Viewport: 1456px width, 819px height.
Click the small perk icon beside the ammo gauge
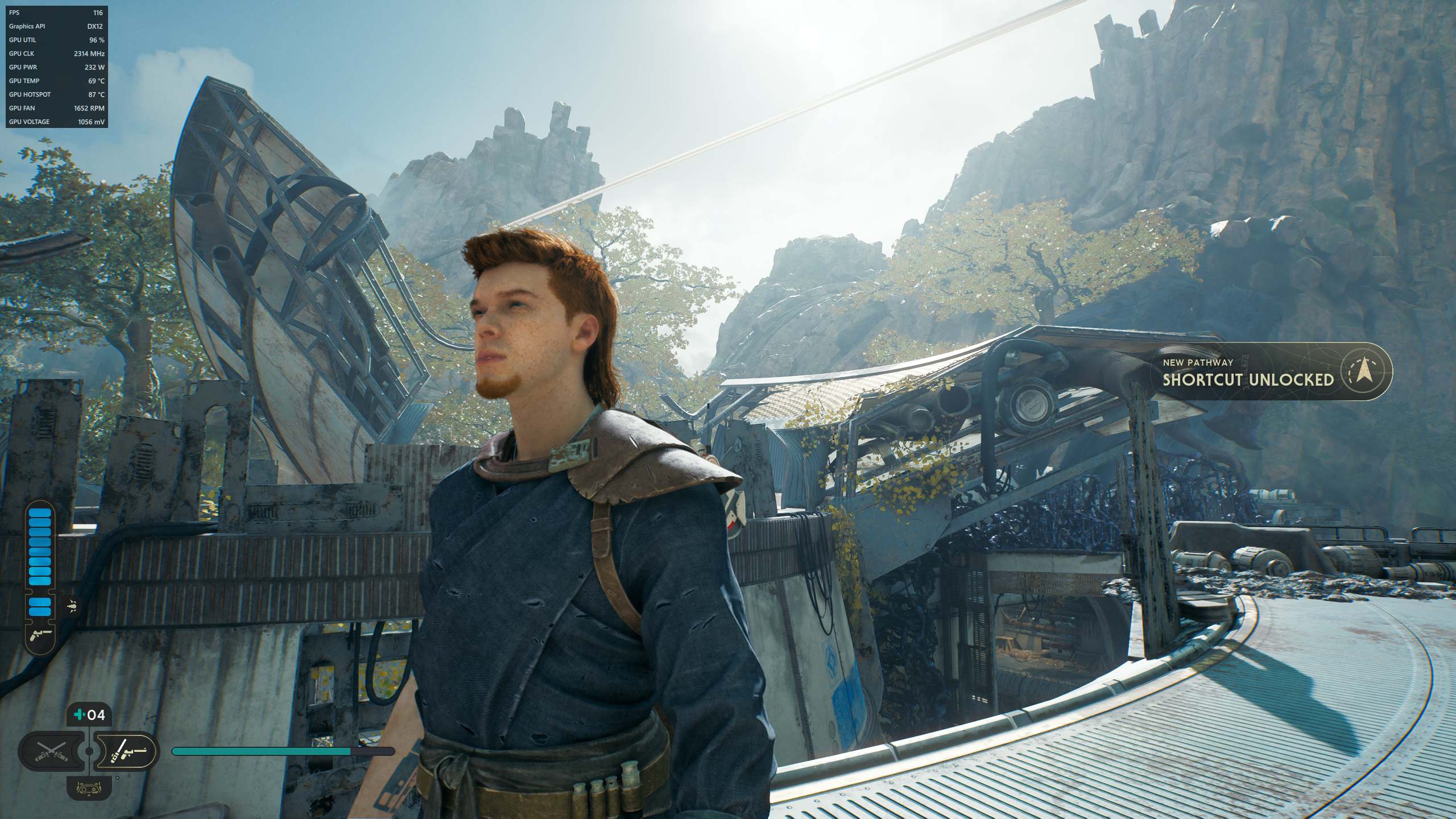coord(73,606)
